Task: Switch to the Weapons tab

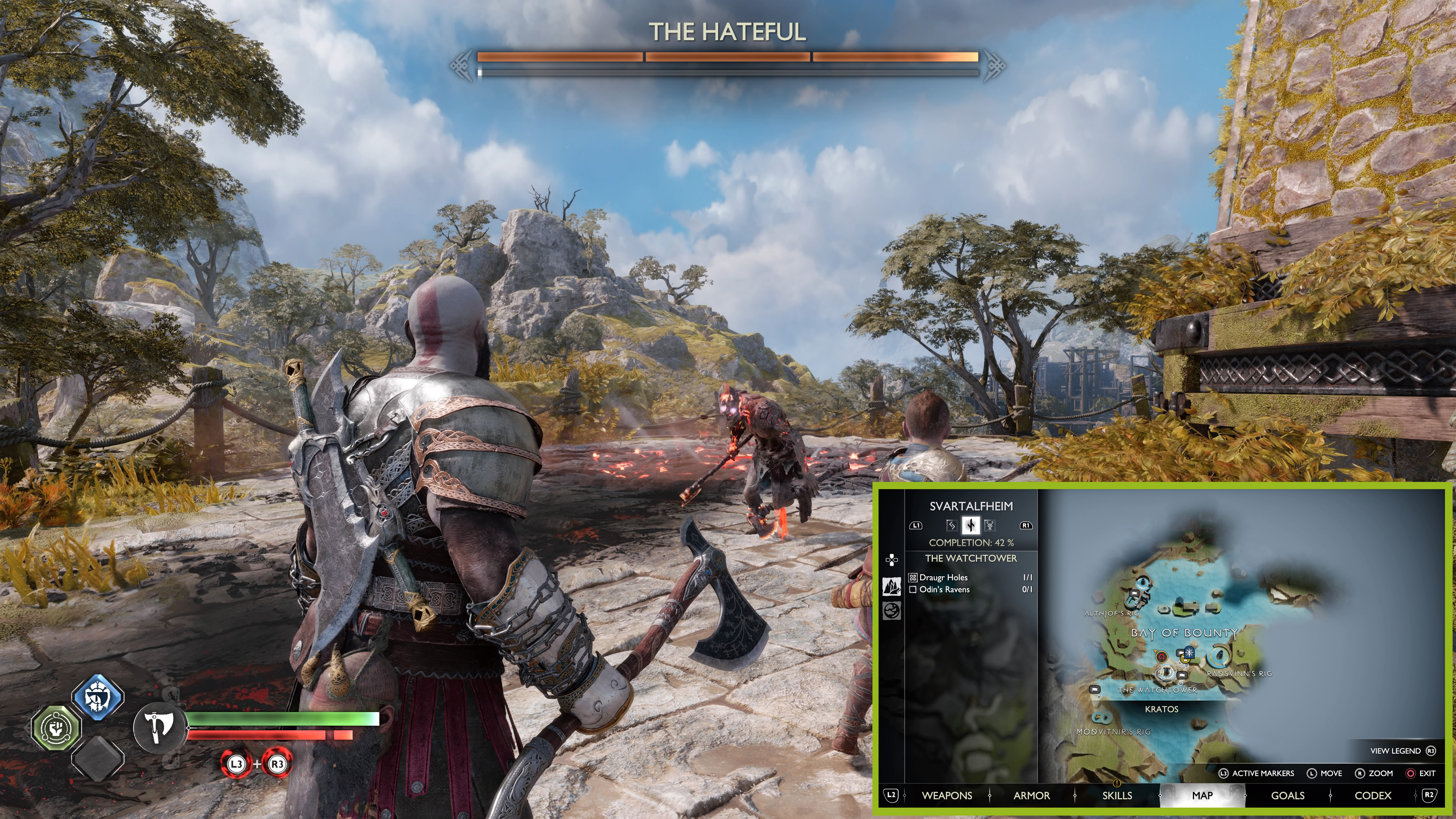Action: tap(947, 795)
